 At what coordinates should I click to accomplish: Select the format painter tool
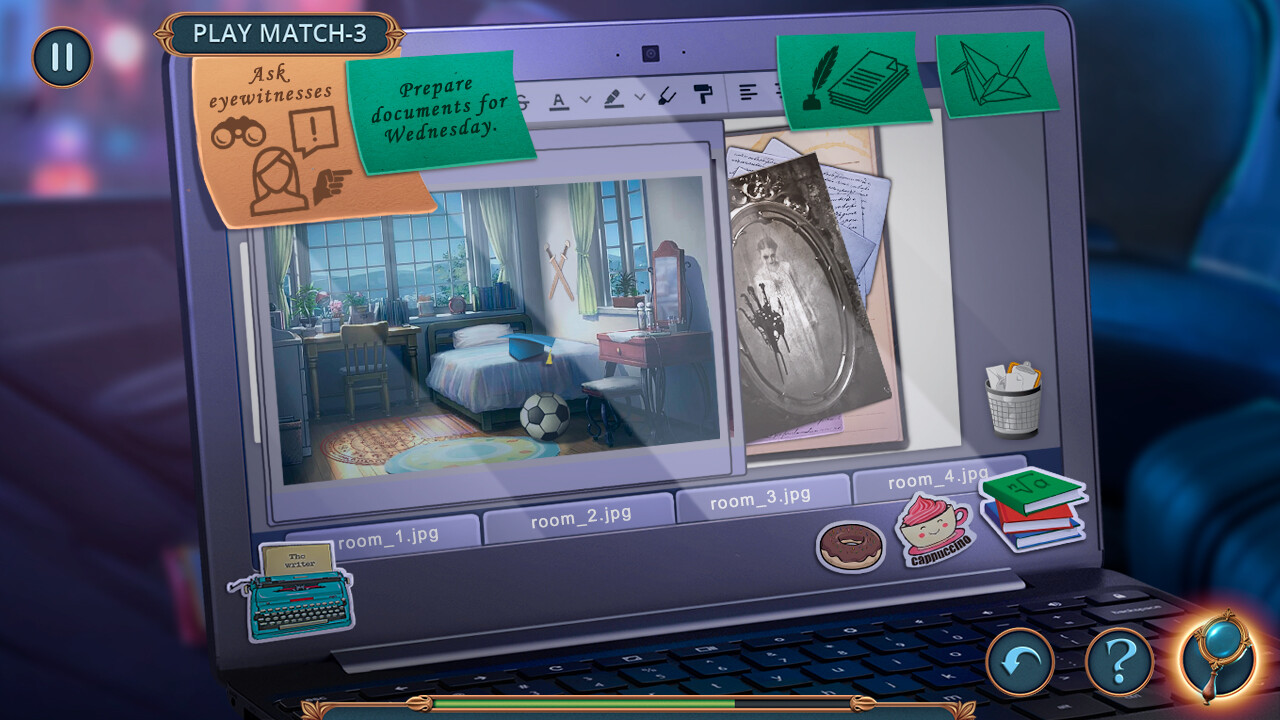(x=704, y=95)
